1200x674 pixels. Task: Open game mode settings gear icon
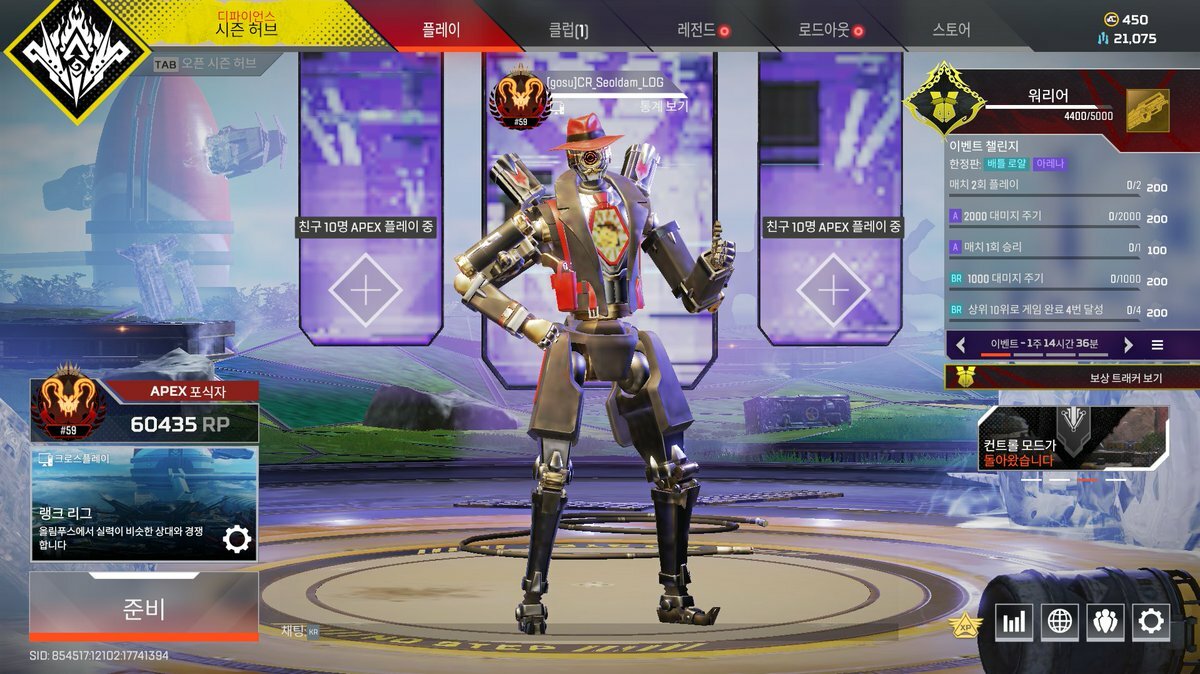pyautogui.click(x=237, y=540)
